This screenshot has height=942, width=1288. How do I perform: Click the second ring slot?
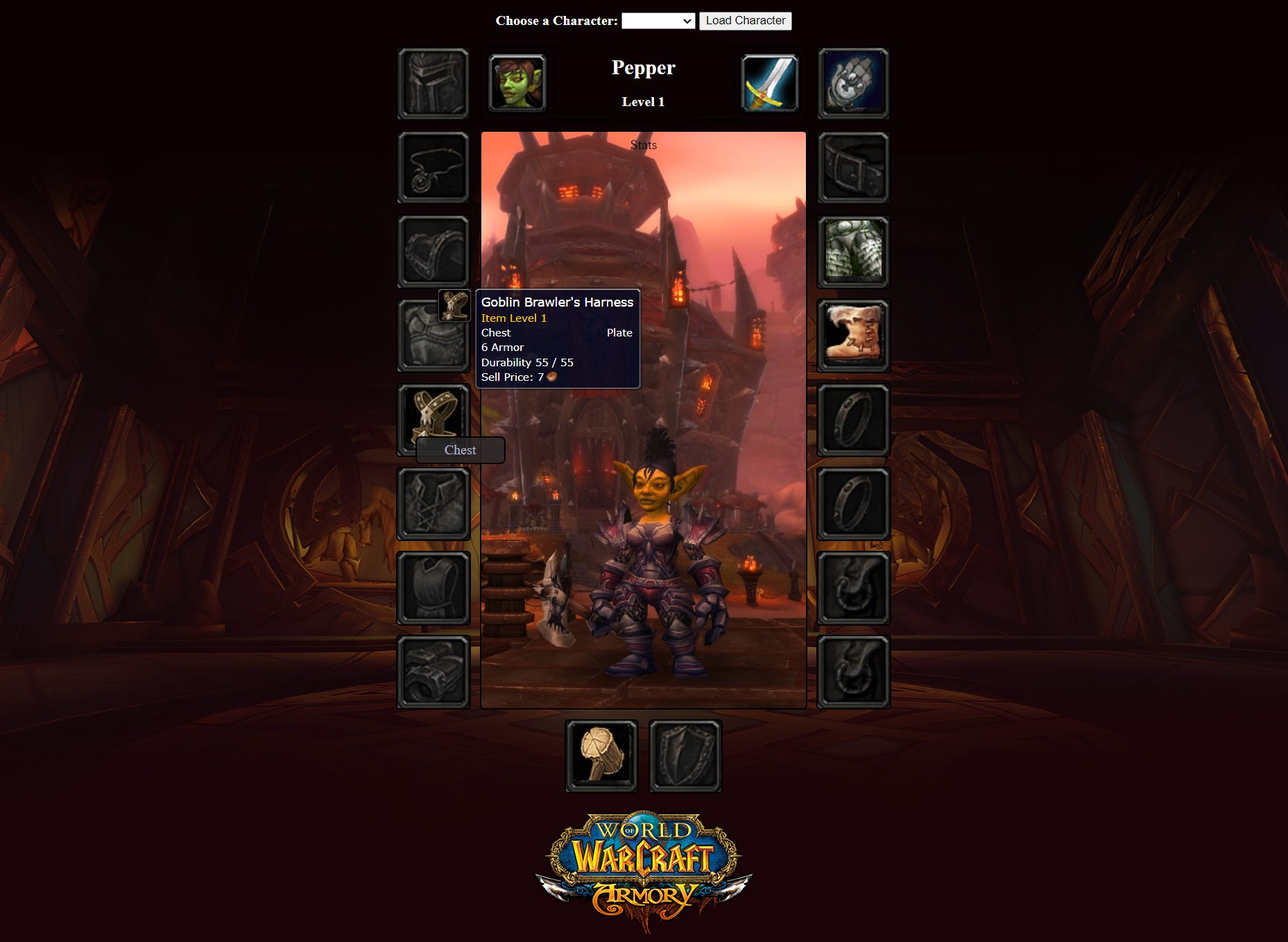coord(852,505)
